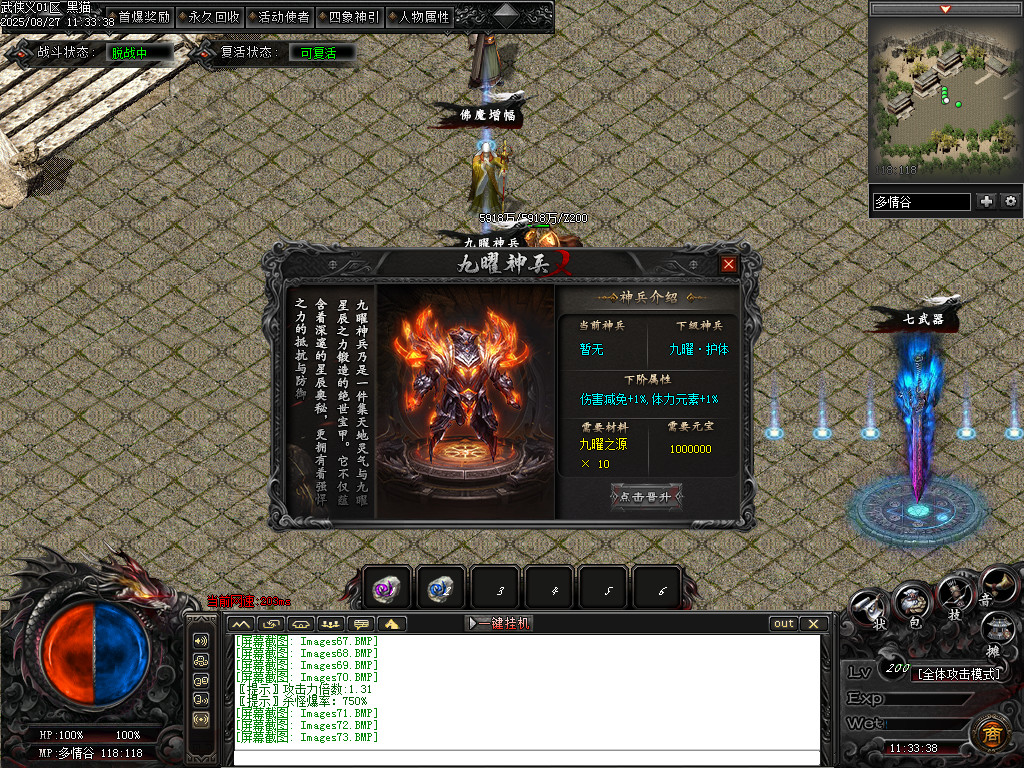The width and height of the screenshot is (1024, 768).
Task: Open the 包 bag inventory
Action: pos(912,601)
